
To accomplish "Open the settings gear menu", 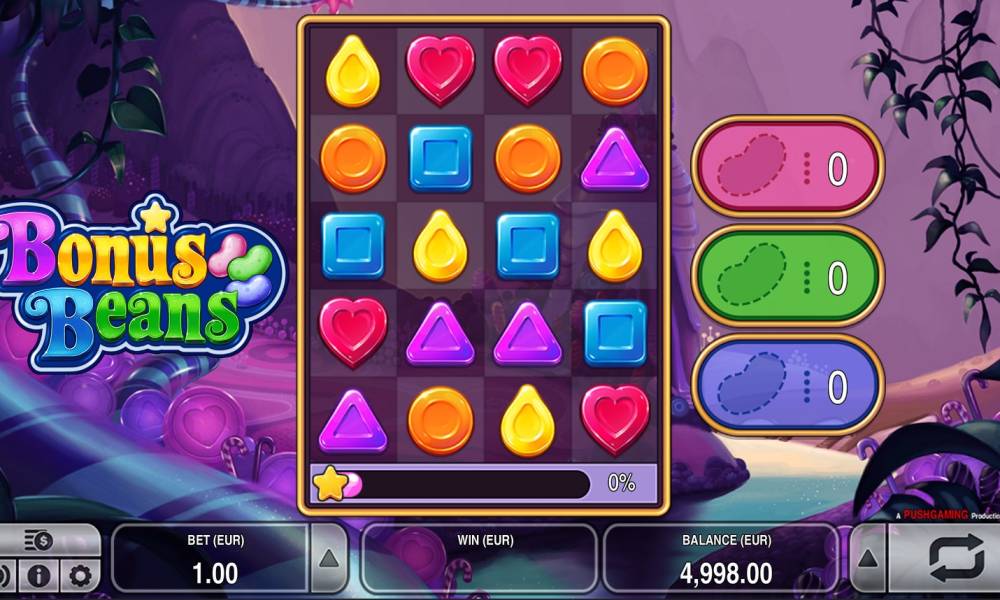I will pos(80,576).
